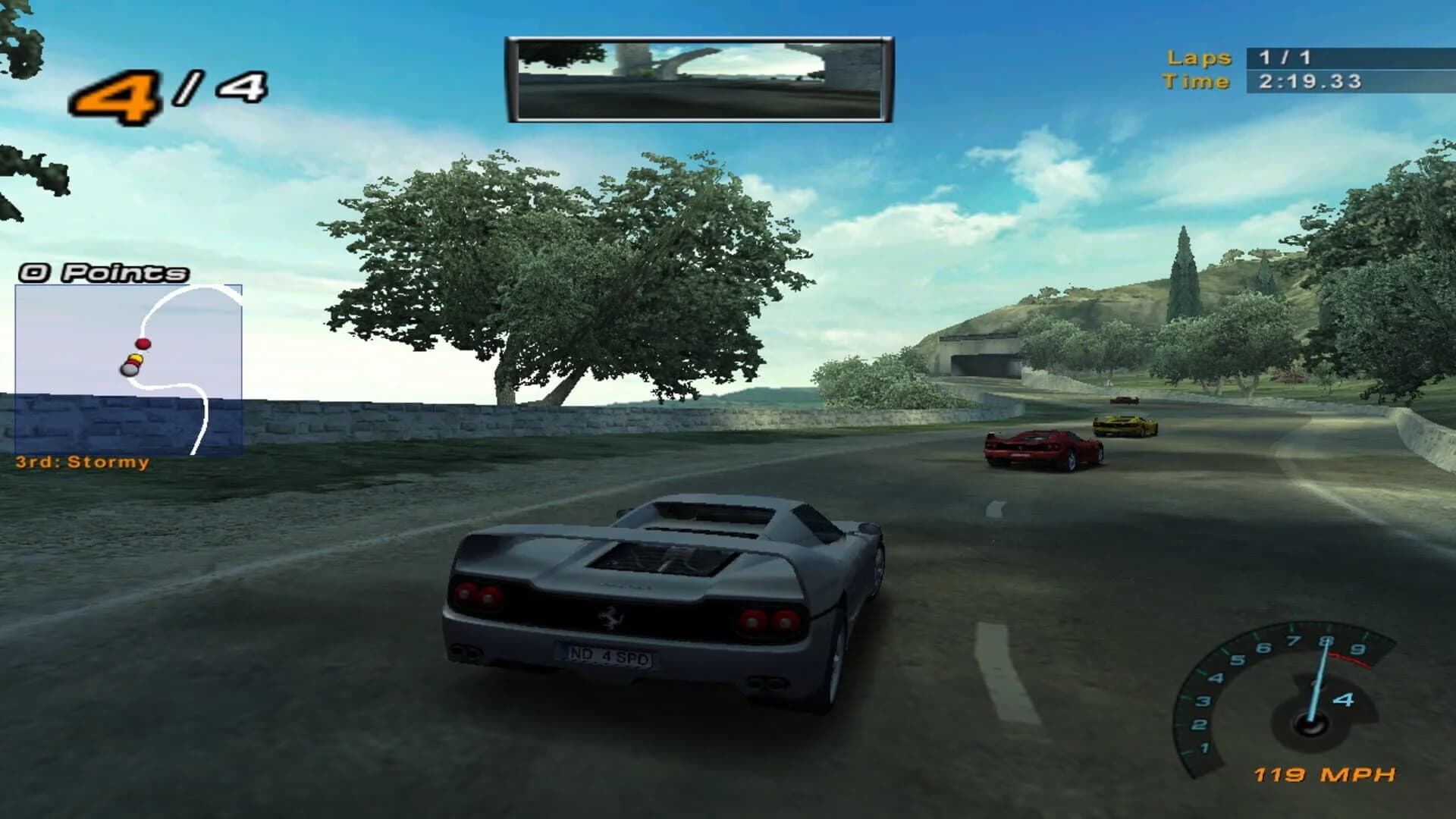This screenshot has width=1456, height=819.
Task: Click the 119 MPH speed readout
Action: click(1323, 775)
